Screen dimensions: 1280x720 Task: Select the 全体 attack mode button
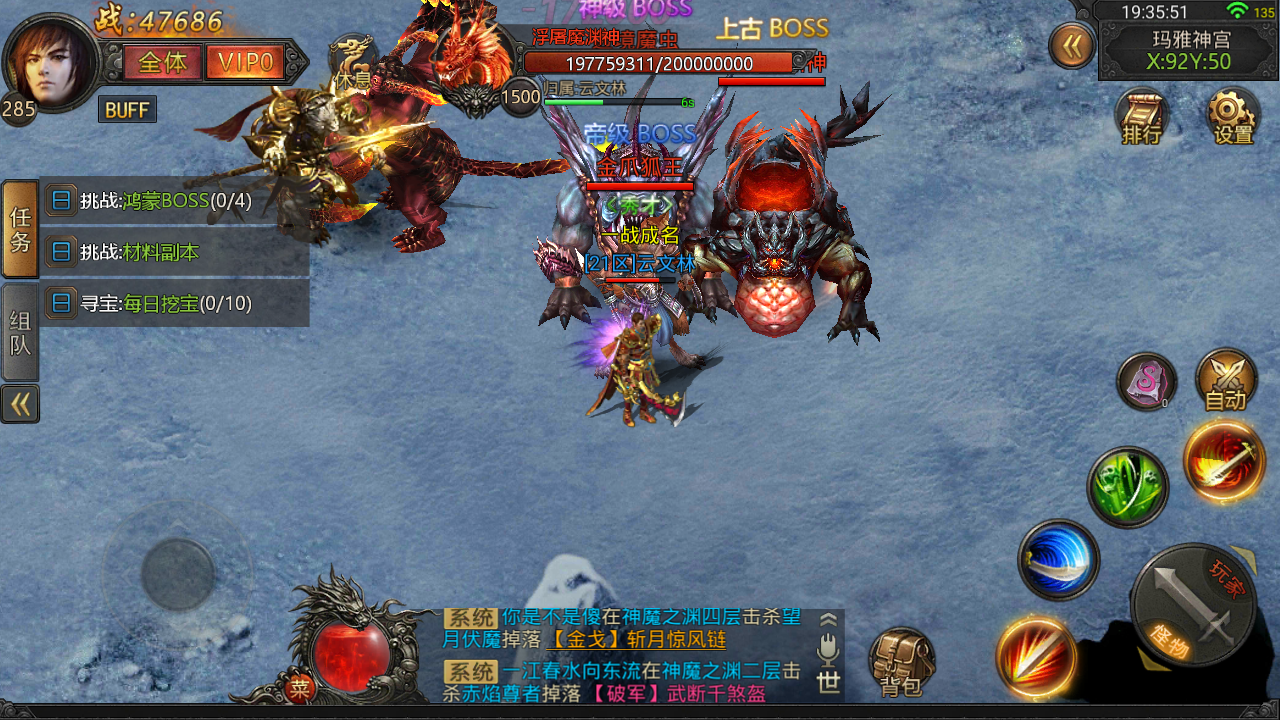pyautogui.click(x=162, y=63)
